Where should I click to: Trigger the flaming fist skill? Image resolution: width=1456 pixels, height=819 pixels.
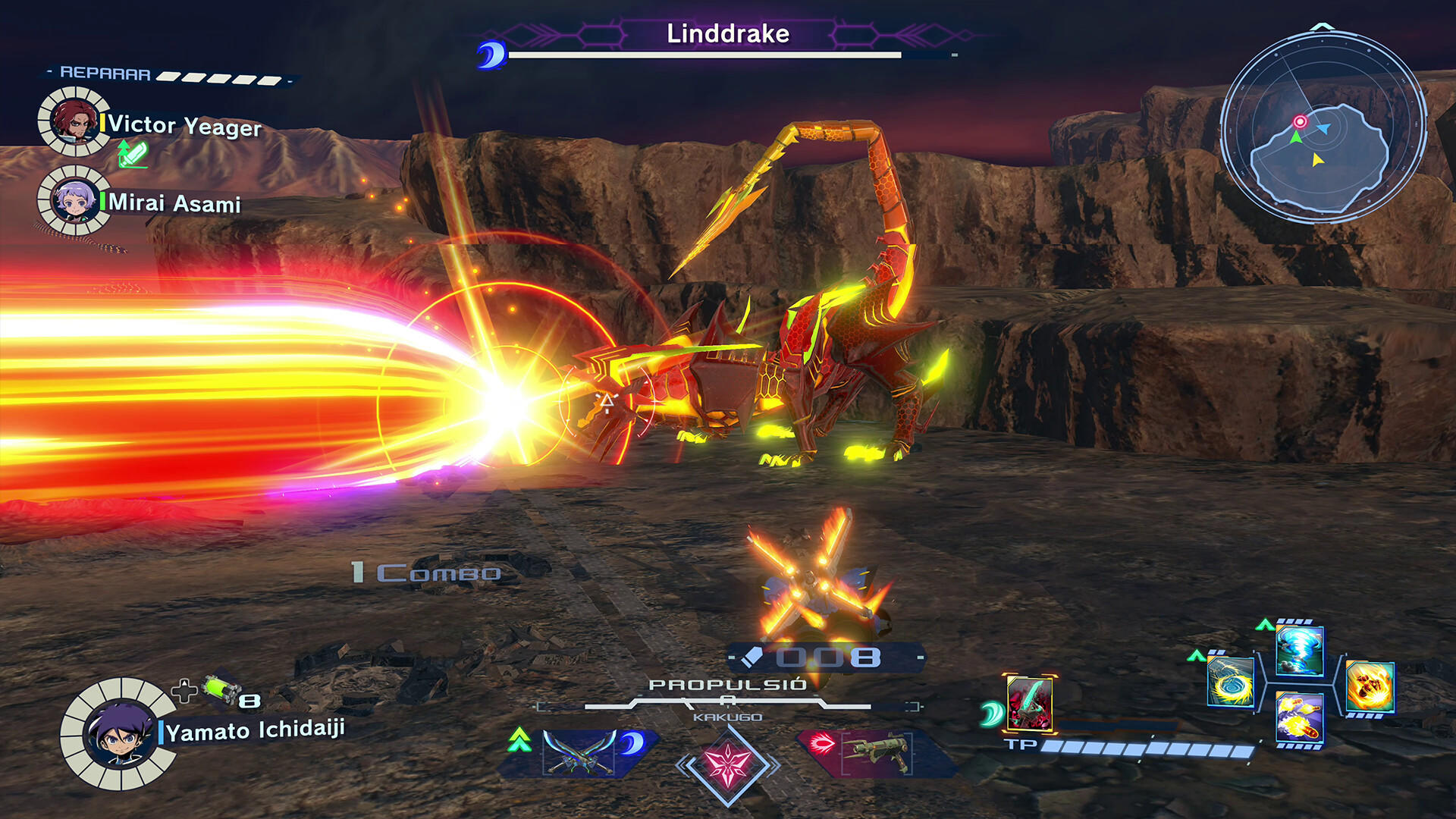[1370, 686]
